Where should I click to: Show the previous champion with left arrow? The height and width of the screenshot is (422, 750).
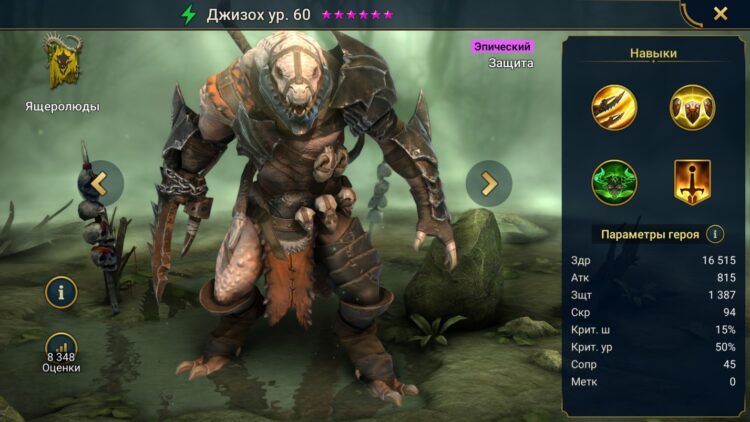[x=100, y=183]
